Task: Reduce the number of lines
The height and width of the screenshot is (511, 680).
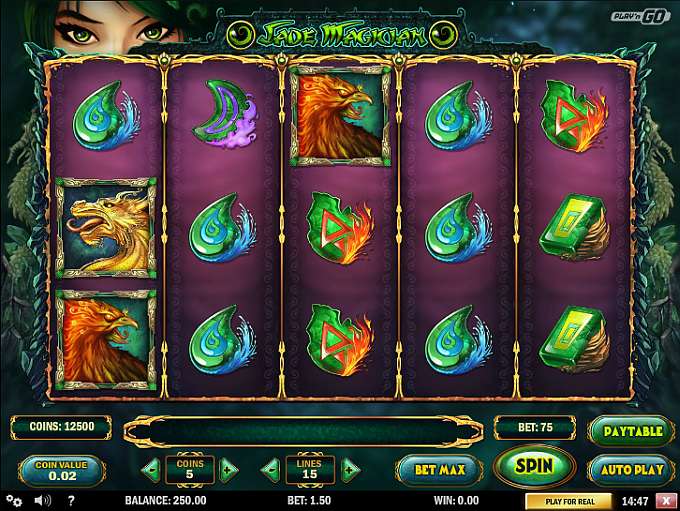Action: (x=271, y=468)
